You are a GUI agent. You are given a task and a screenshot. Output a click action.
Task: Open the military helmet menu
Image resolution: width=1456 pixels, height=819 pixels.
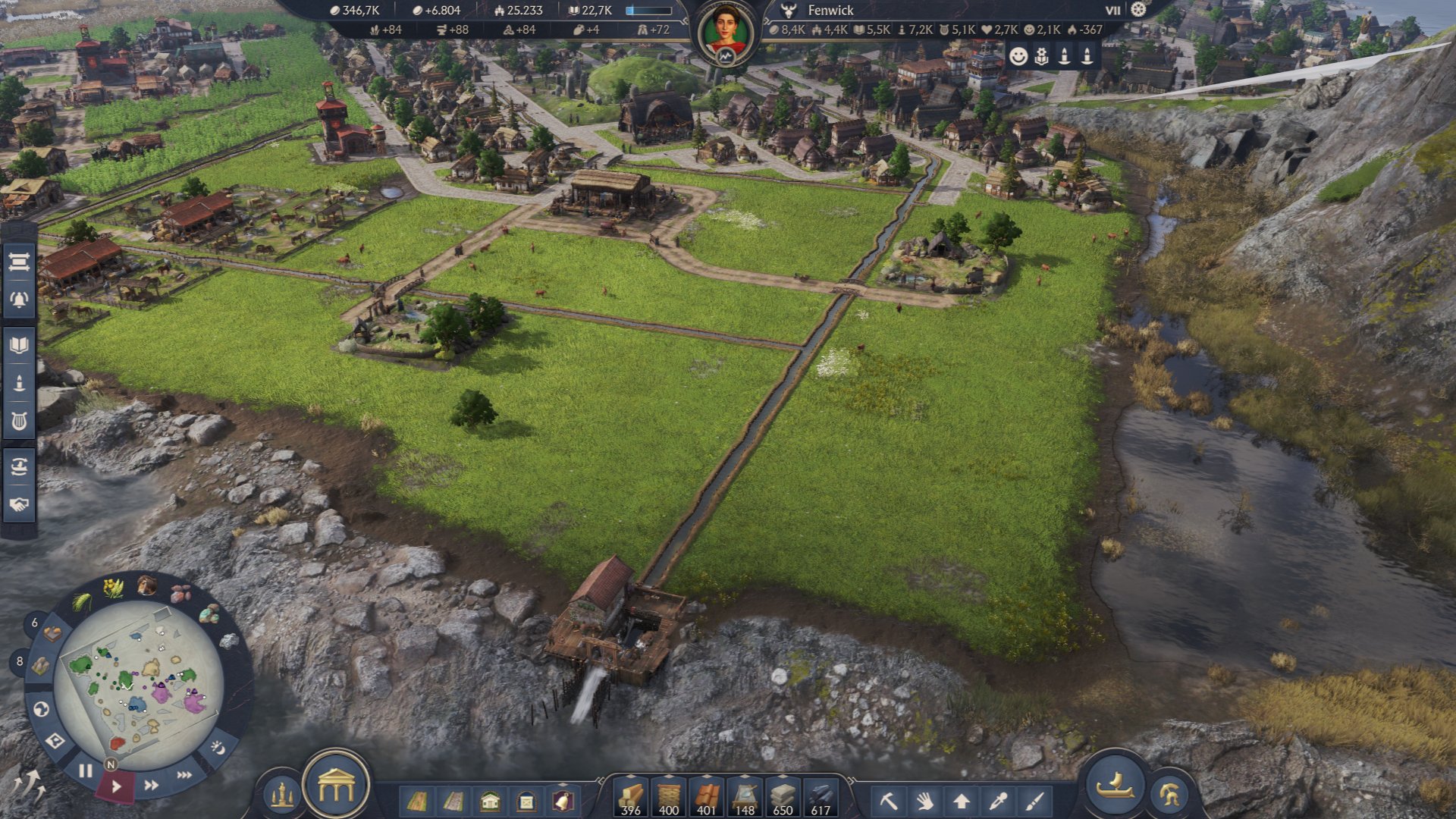1169,794
